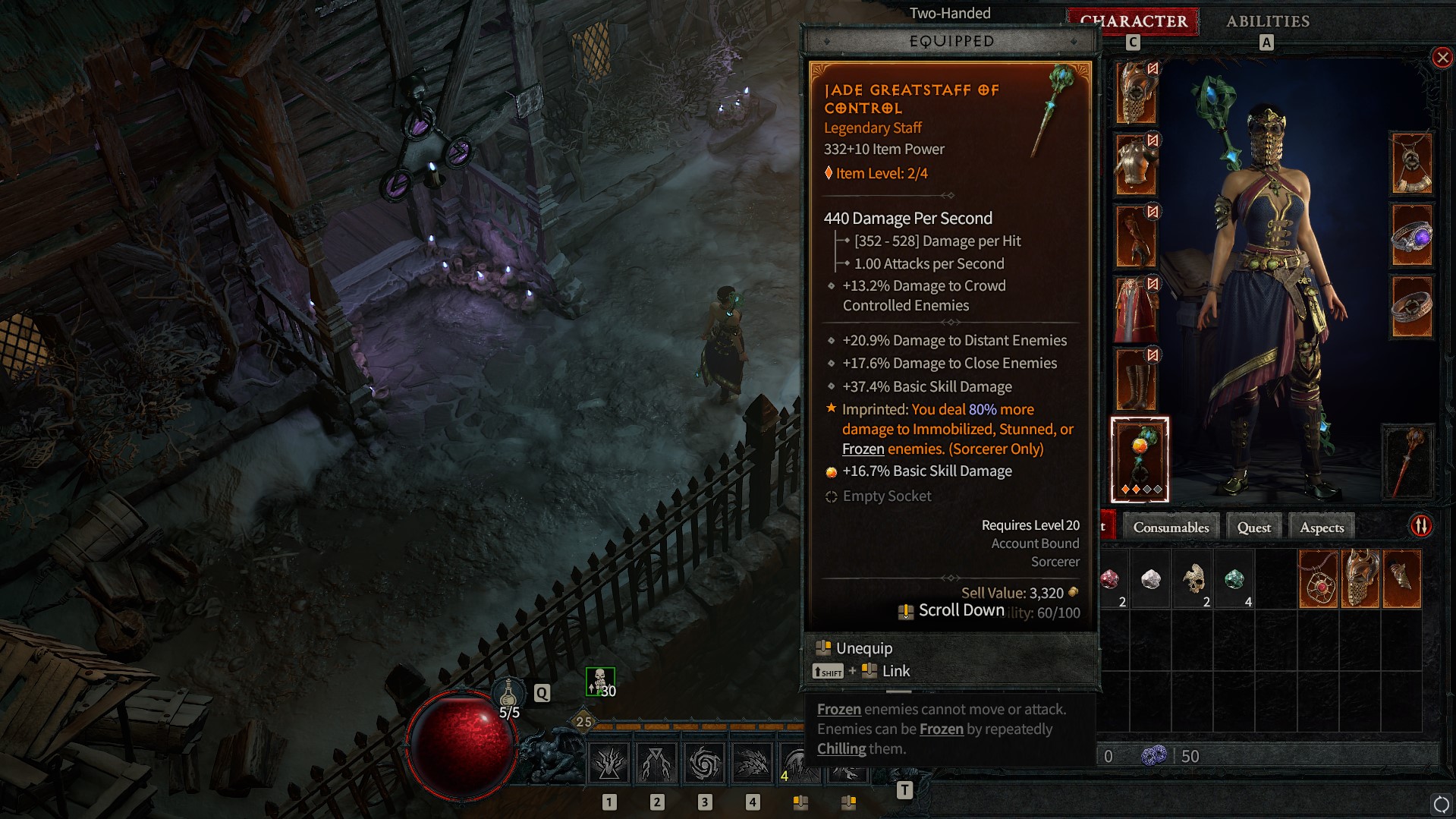Select the spiral skill icon in hotbar slot 3

pyautogui.click(x=705, y=761)
